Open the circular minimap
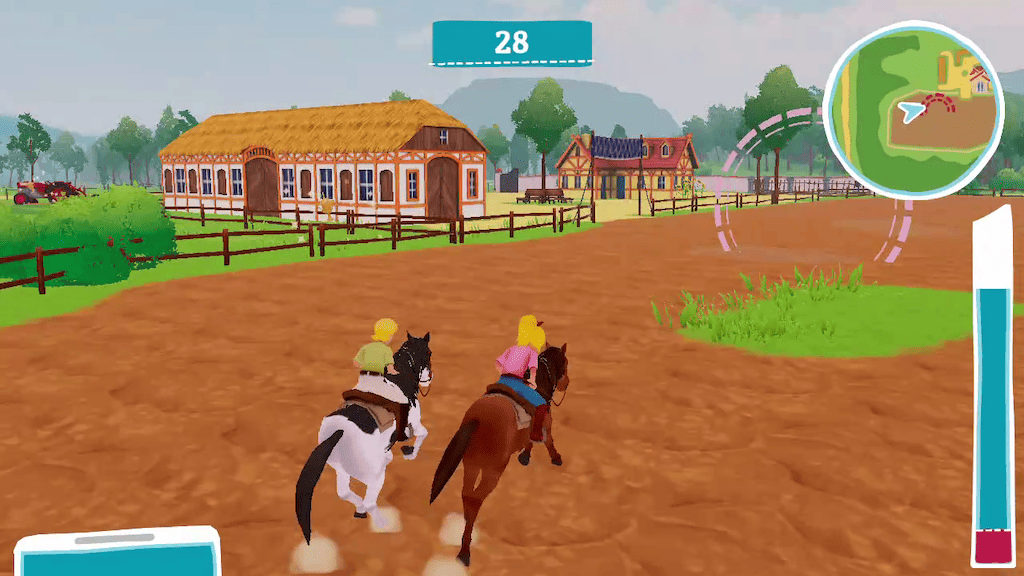 (913, 110)
